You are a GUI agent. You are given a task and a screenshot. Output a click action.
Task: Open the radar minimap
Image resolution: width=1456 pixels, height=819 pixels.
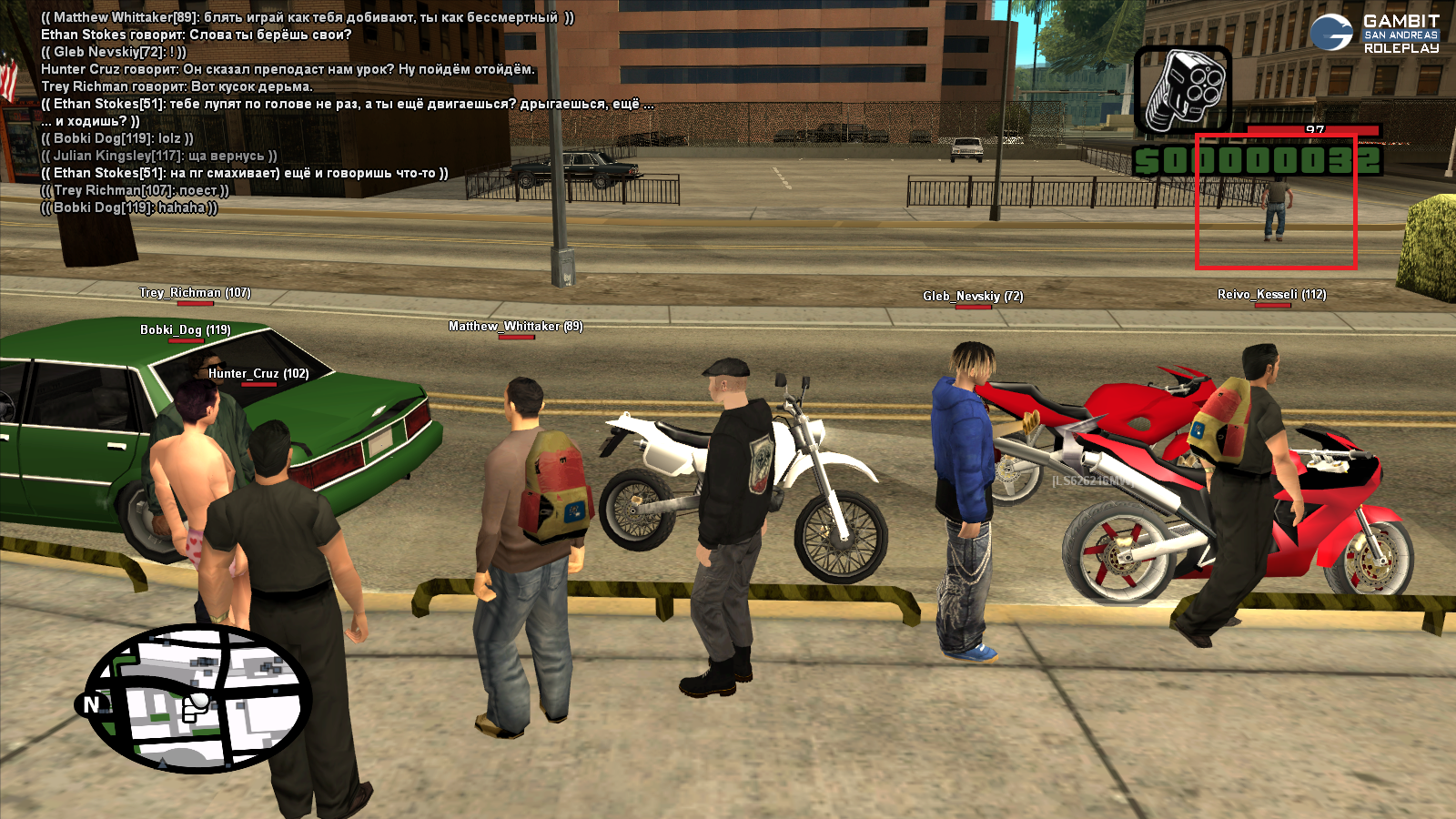pyautogui.click(x=200, y=699)
